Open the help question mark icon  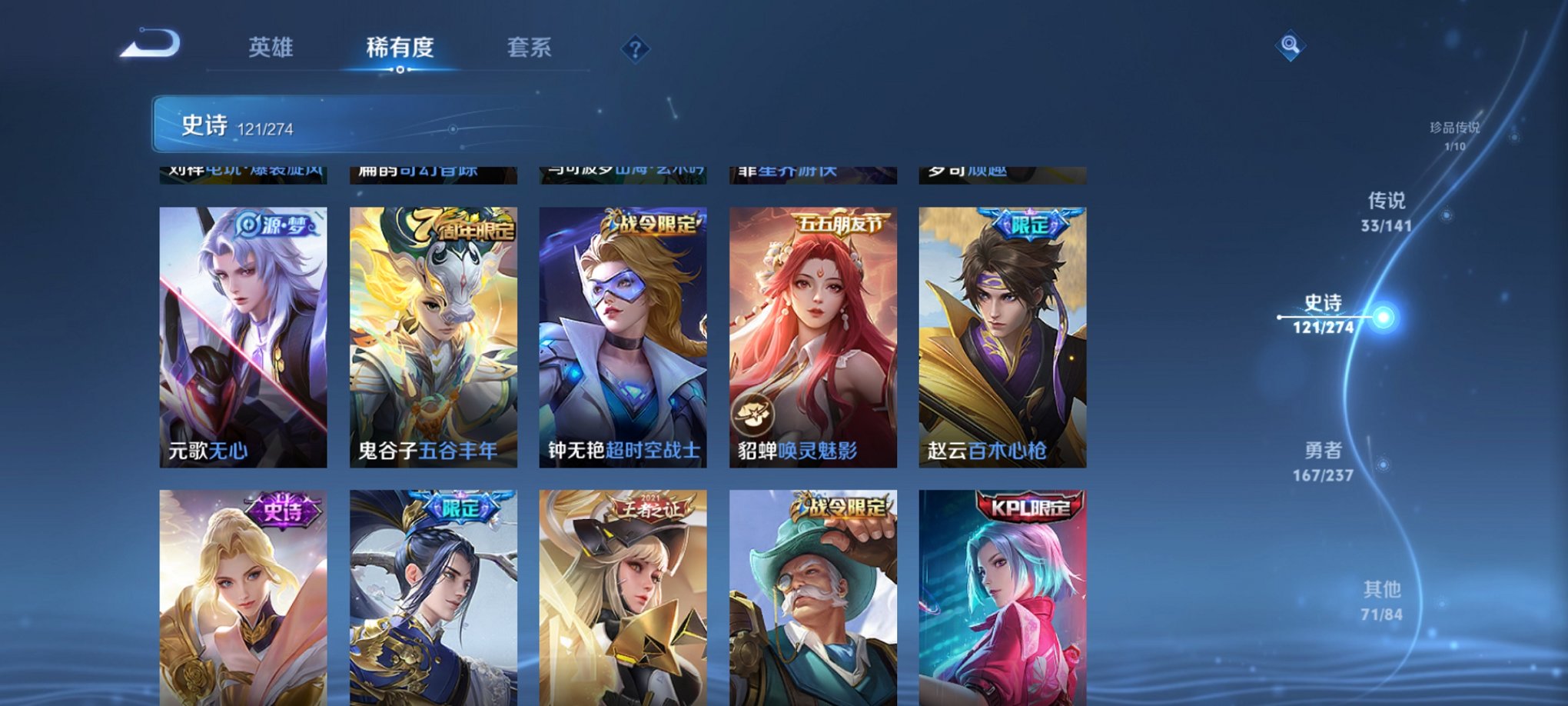coord(635,50)
